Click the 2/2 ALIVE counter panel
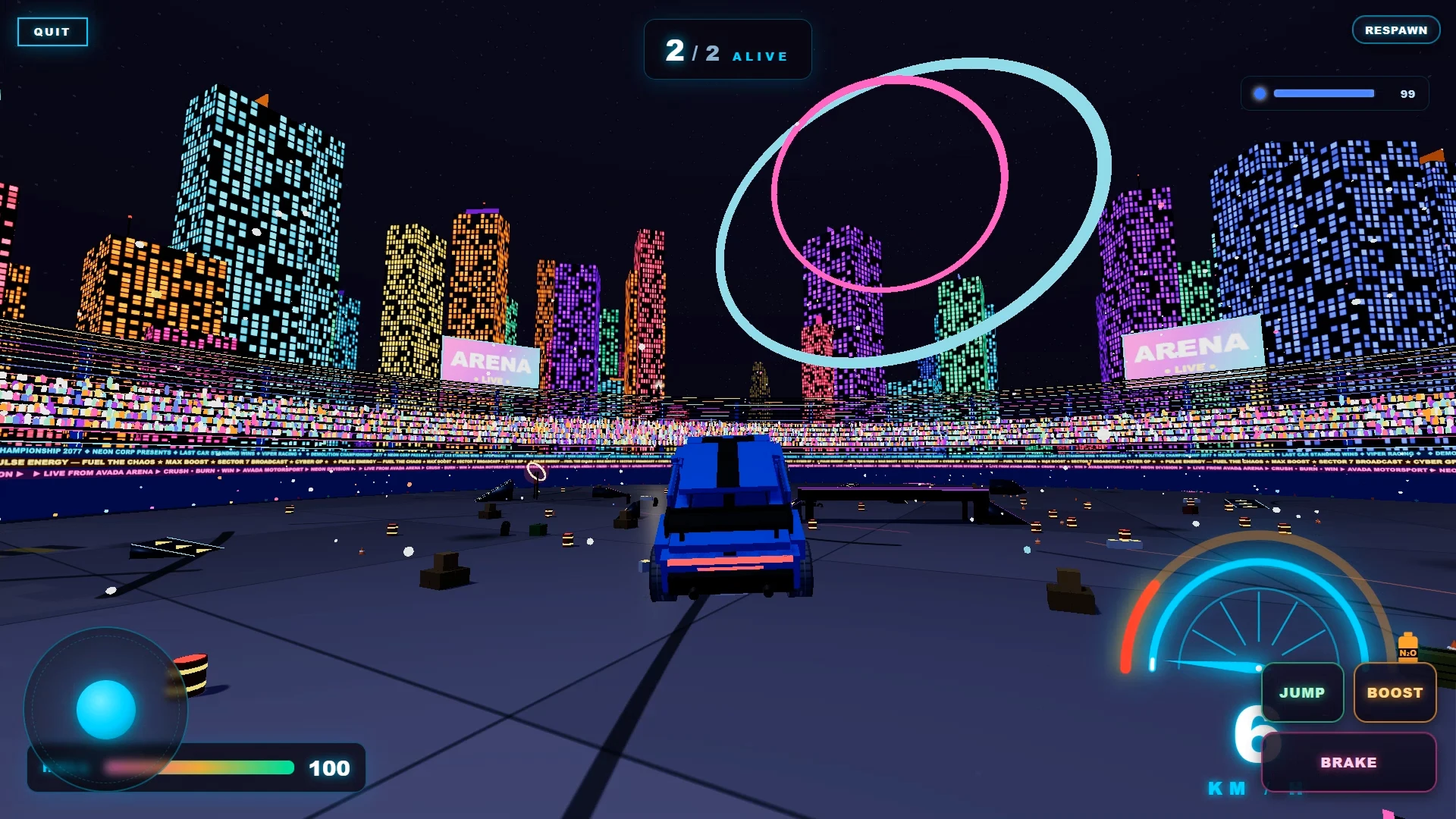 coord(726,50)
